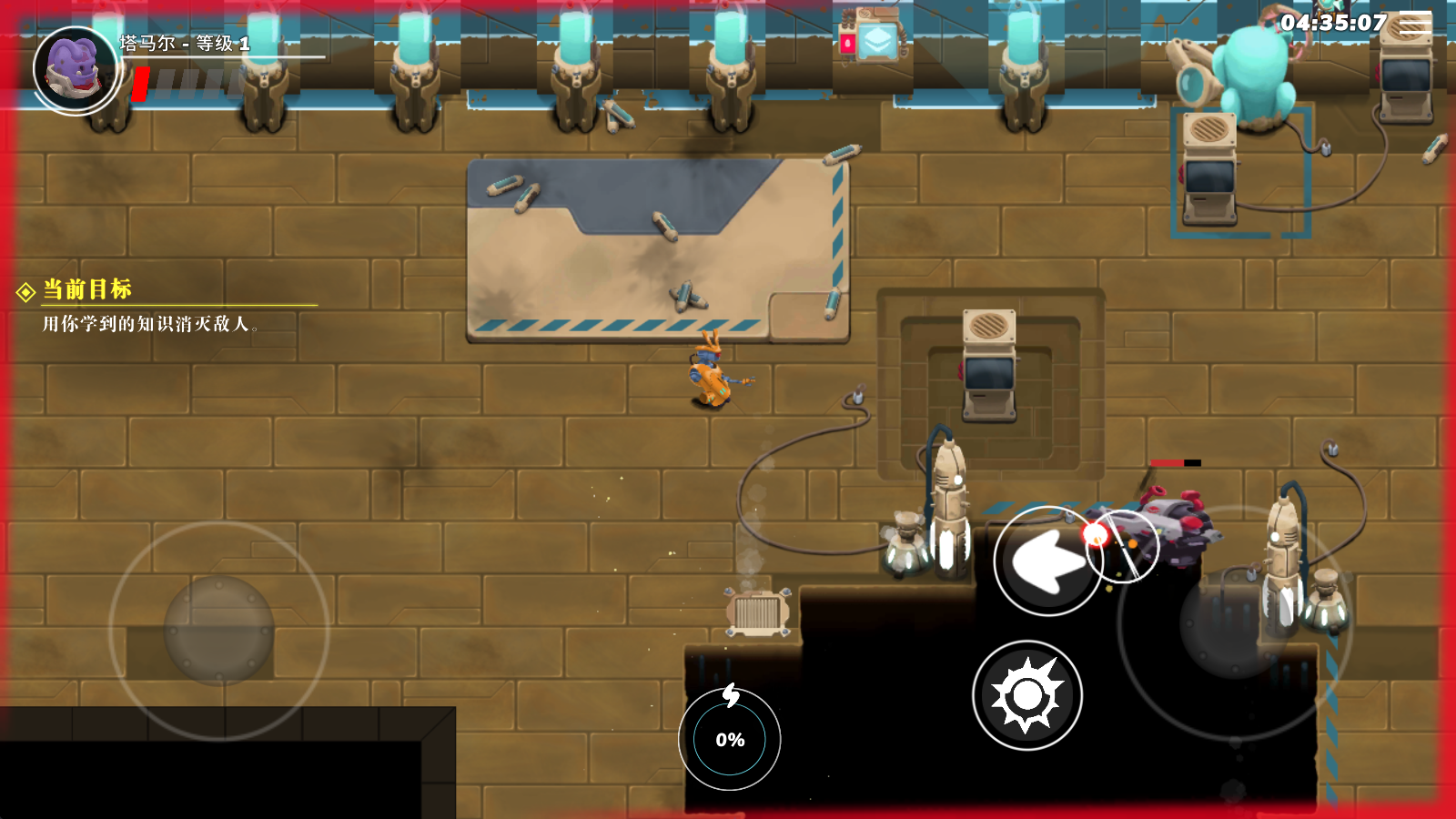Activate the arrow dash ability button
The height and width of the screenshot is (819, 1456).
[x=1047, y=561]
